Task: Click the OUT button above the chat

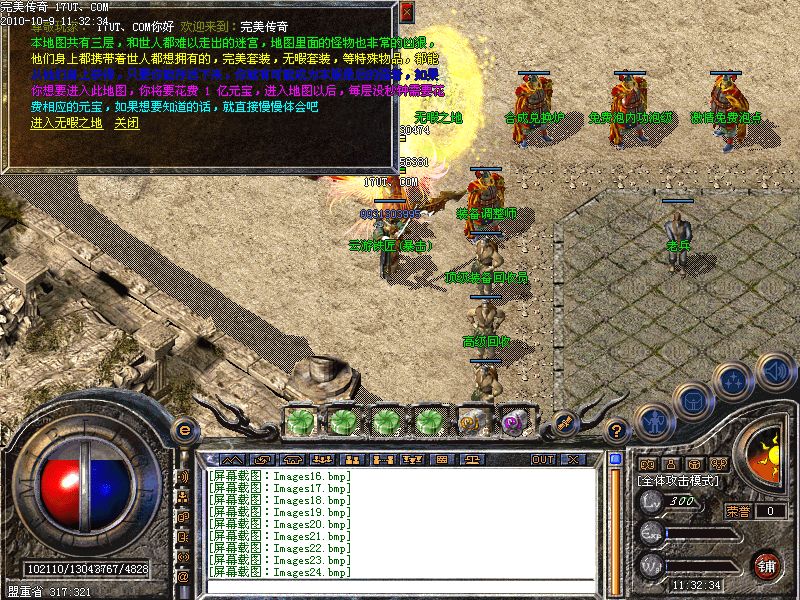Action: pos(543,459)
